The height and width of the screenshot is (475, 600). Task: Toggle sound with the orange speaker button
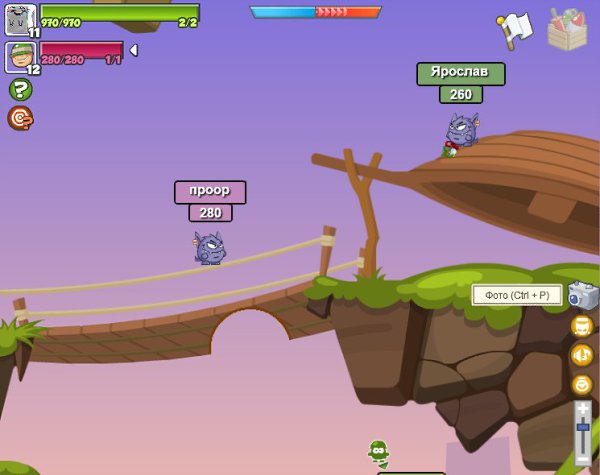tap(582, 355)
